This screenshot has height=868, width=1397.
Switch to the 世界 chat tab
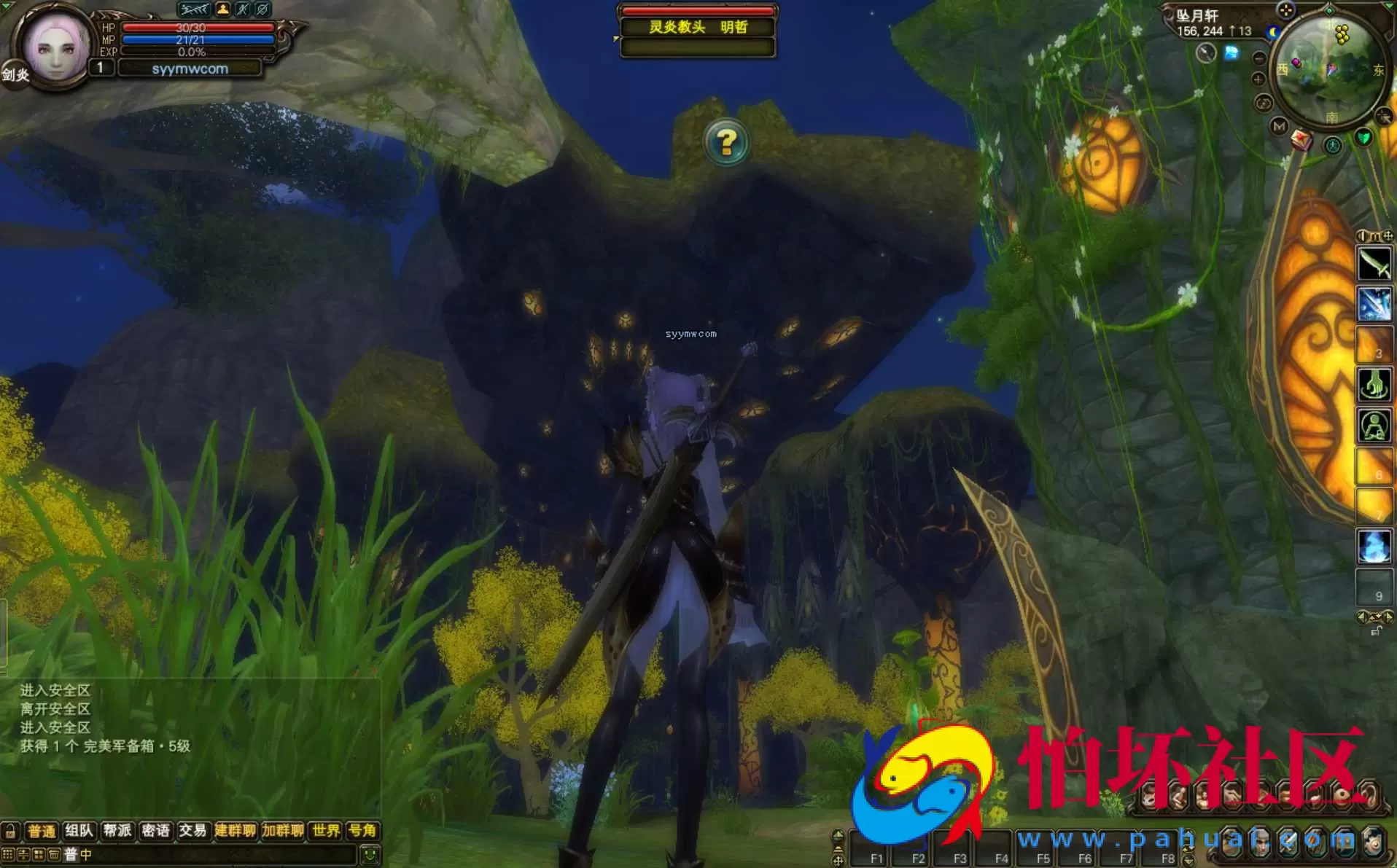[x=325, y=831]
